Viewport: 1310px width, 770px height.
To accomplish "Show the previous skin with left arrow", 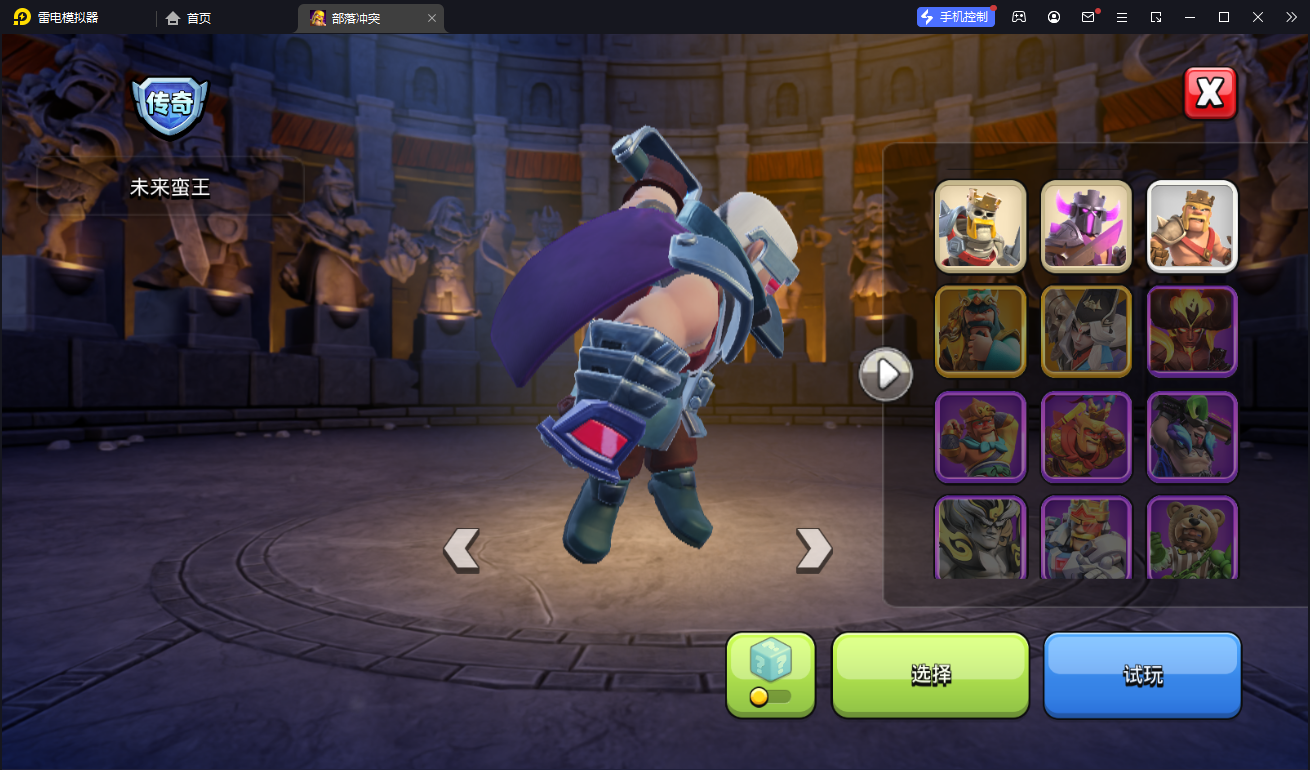I will click(461, 550).
